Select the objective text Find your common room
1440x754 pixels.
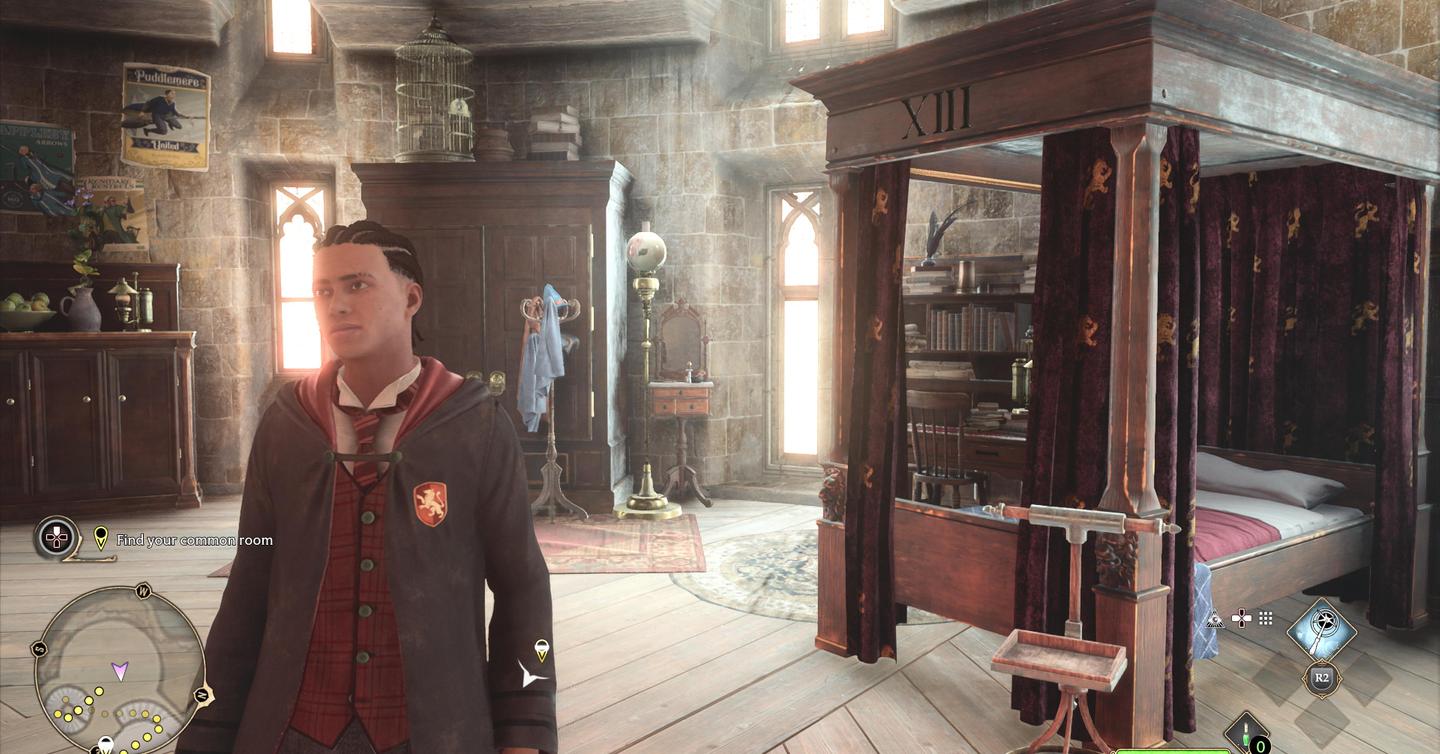[194, 540]
